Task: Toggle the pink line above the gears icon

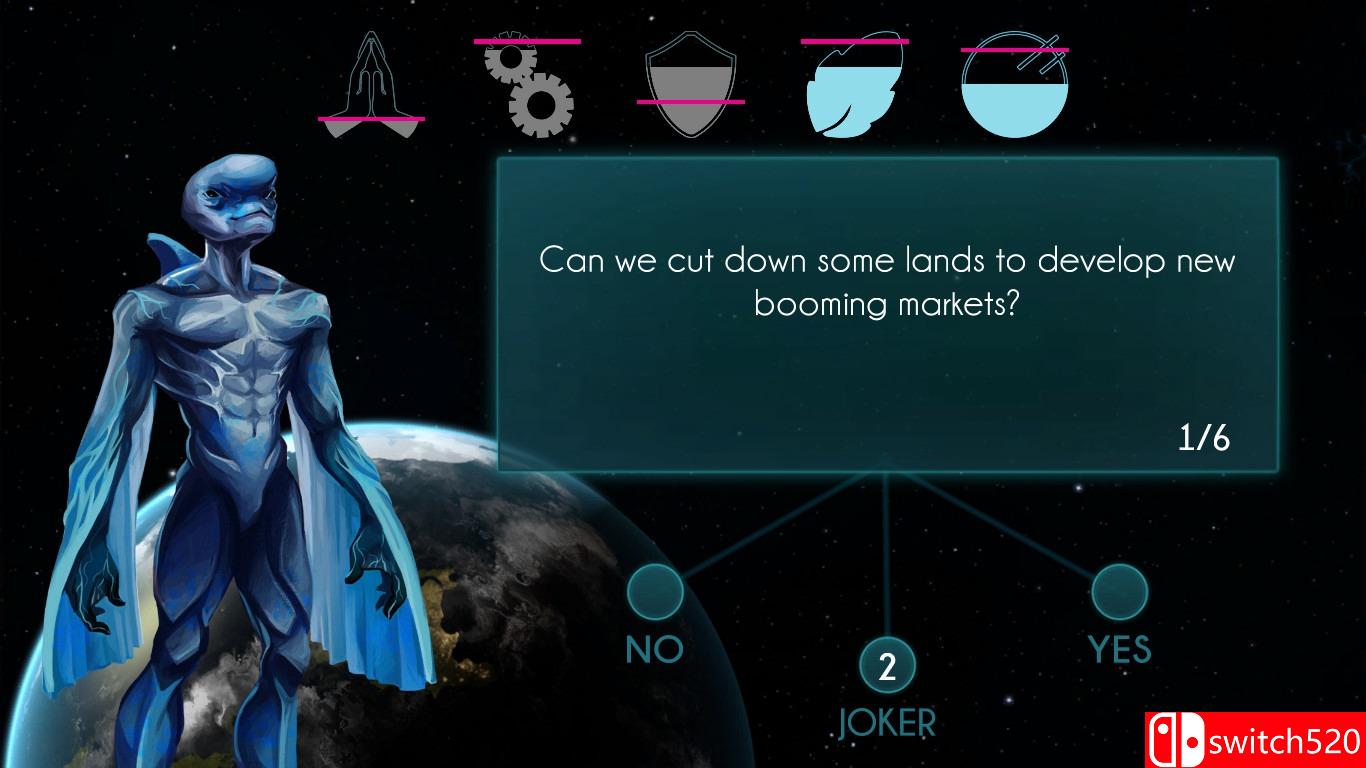Action: click(528, 41)
